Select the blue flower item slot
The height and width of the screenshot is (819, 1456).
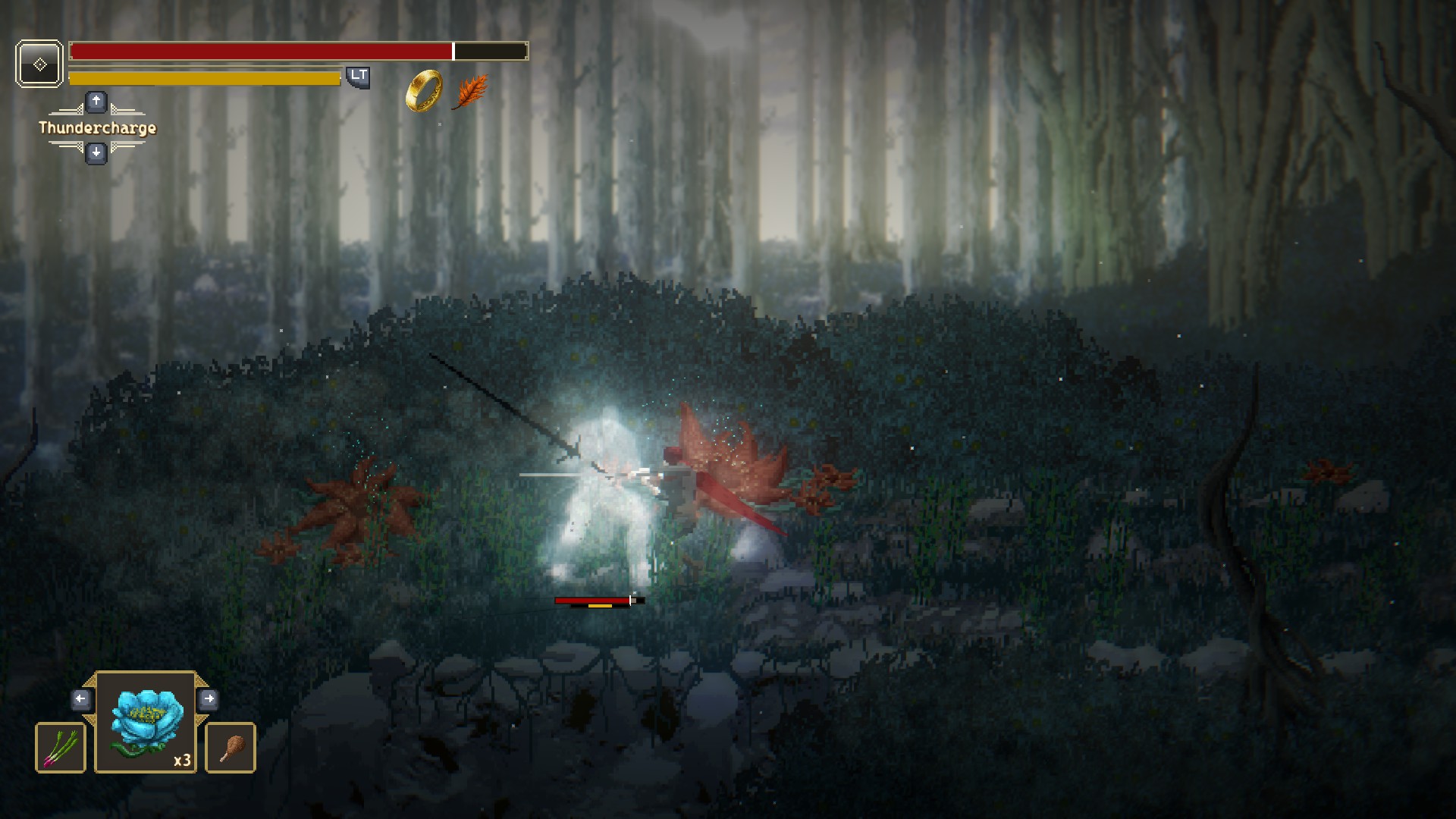point(146,723)
